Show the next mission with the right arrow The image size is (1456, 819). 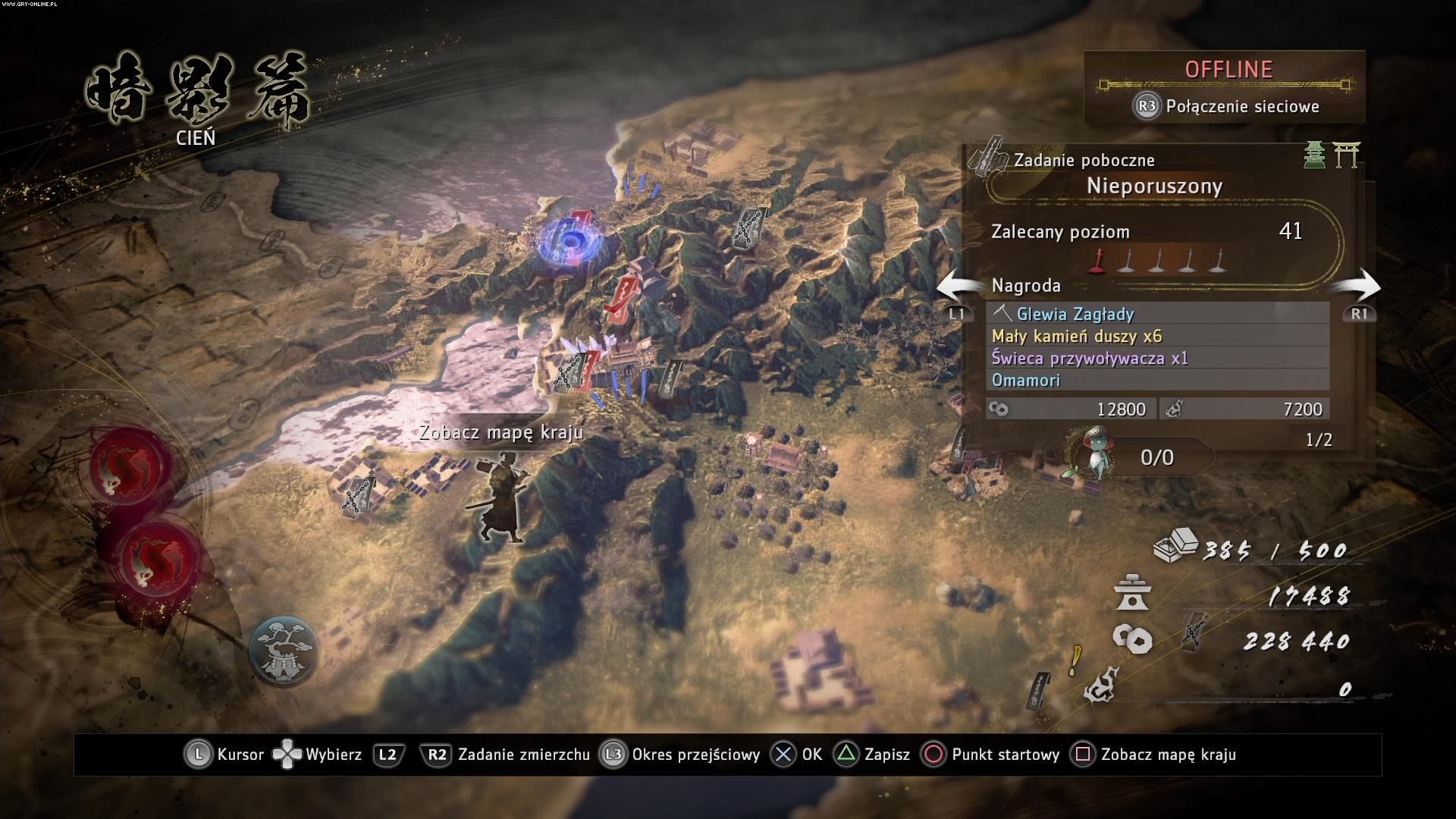click(x=1357, y=288)
